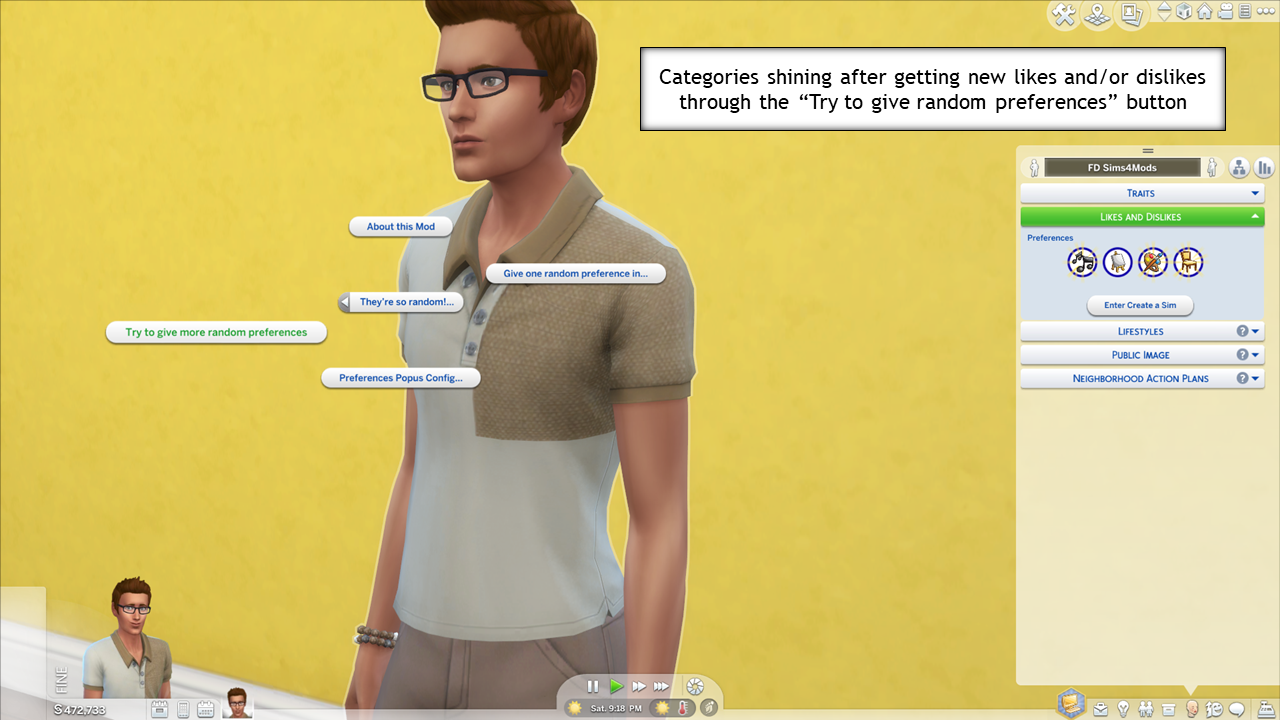Select "About this Mod" from the pie menu
This screenshot has height=720, width=1280.
(400, 226)
